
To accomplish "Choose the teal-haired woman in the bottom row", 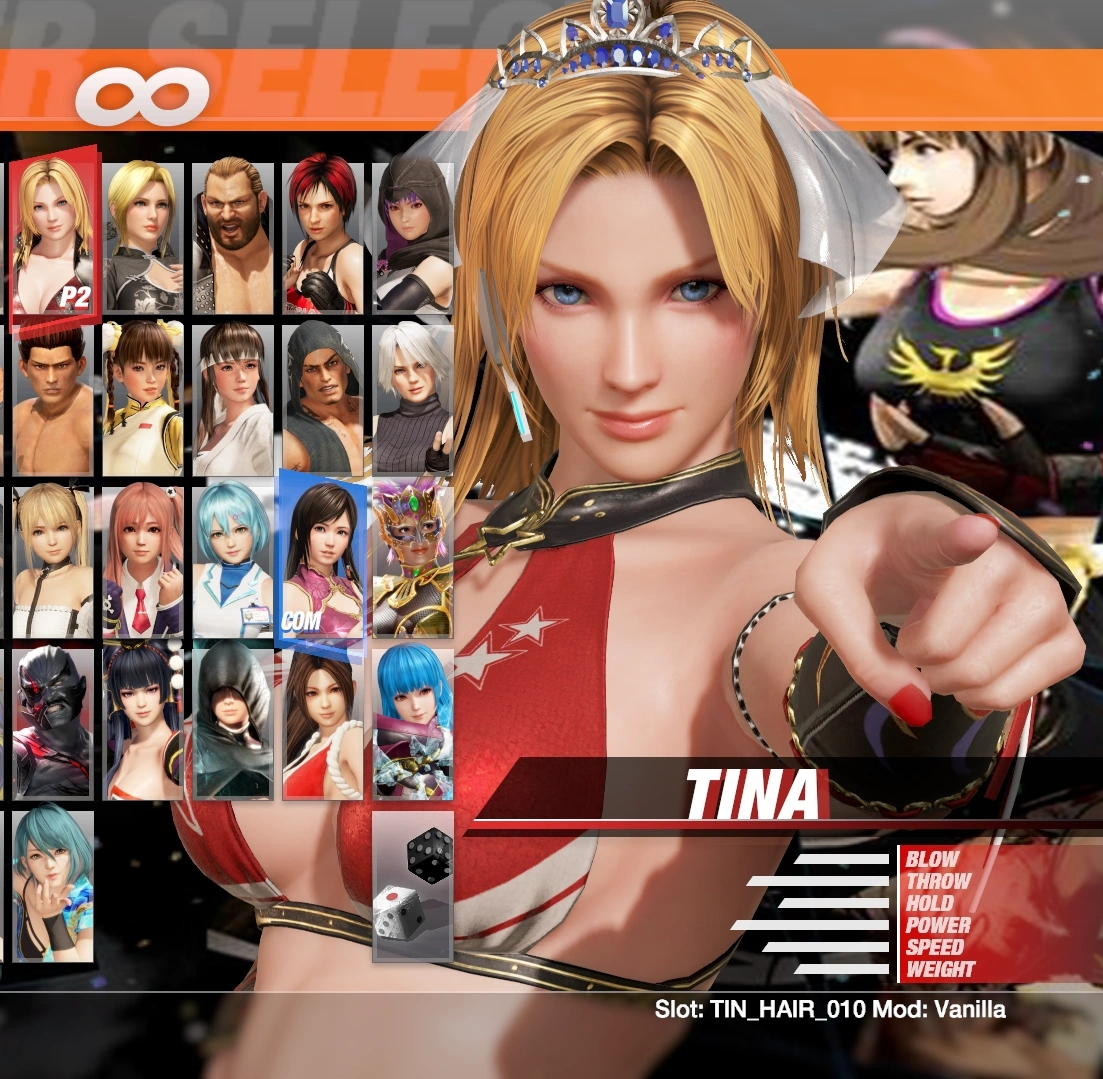I will 53,885.
